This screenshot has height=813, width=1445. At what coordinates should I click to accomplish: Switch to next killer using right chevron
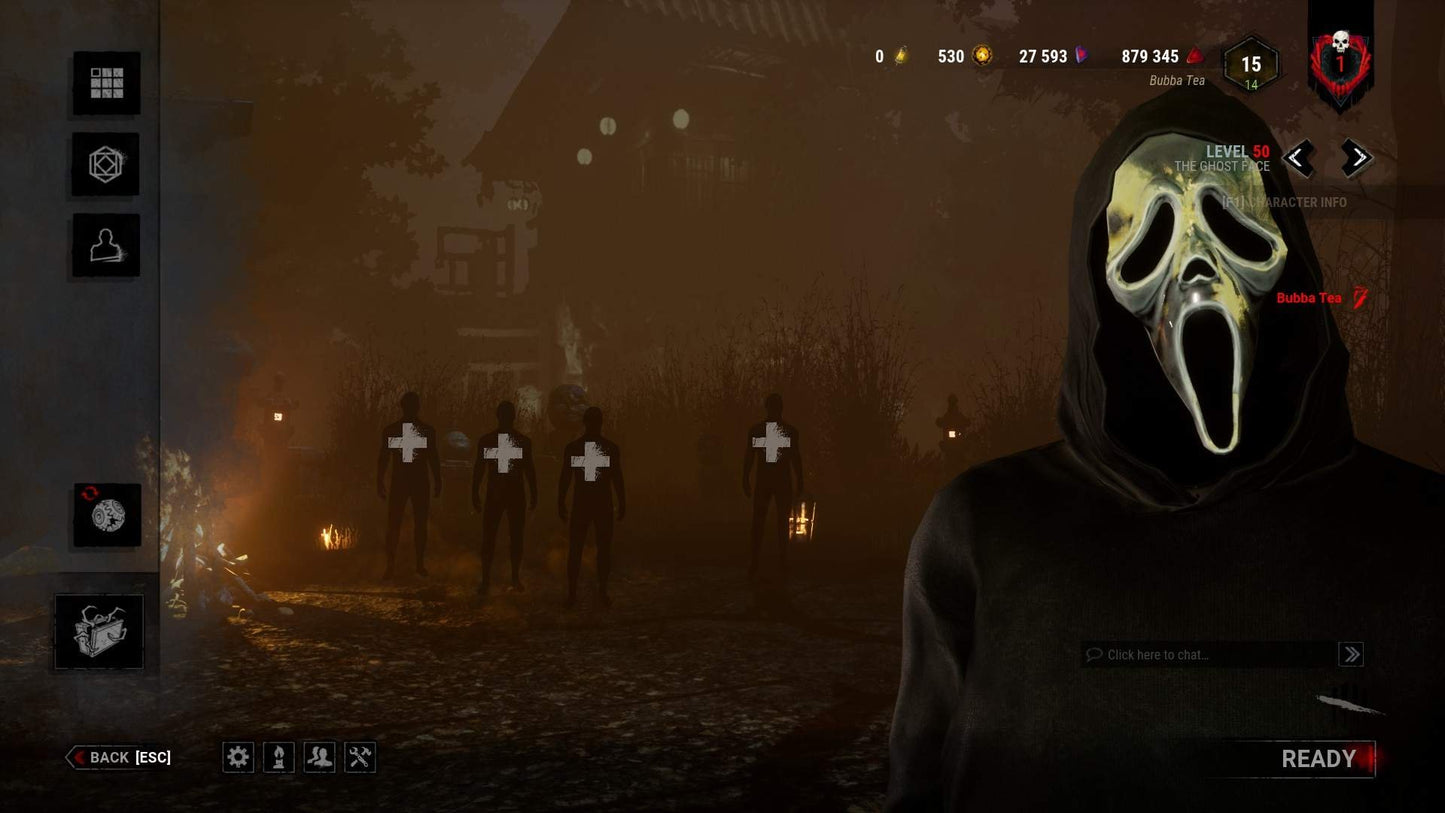pos(1357,159)
